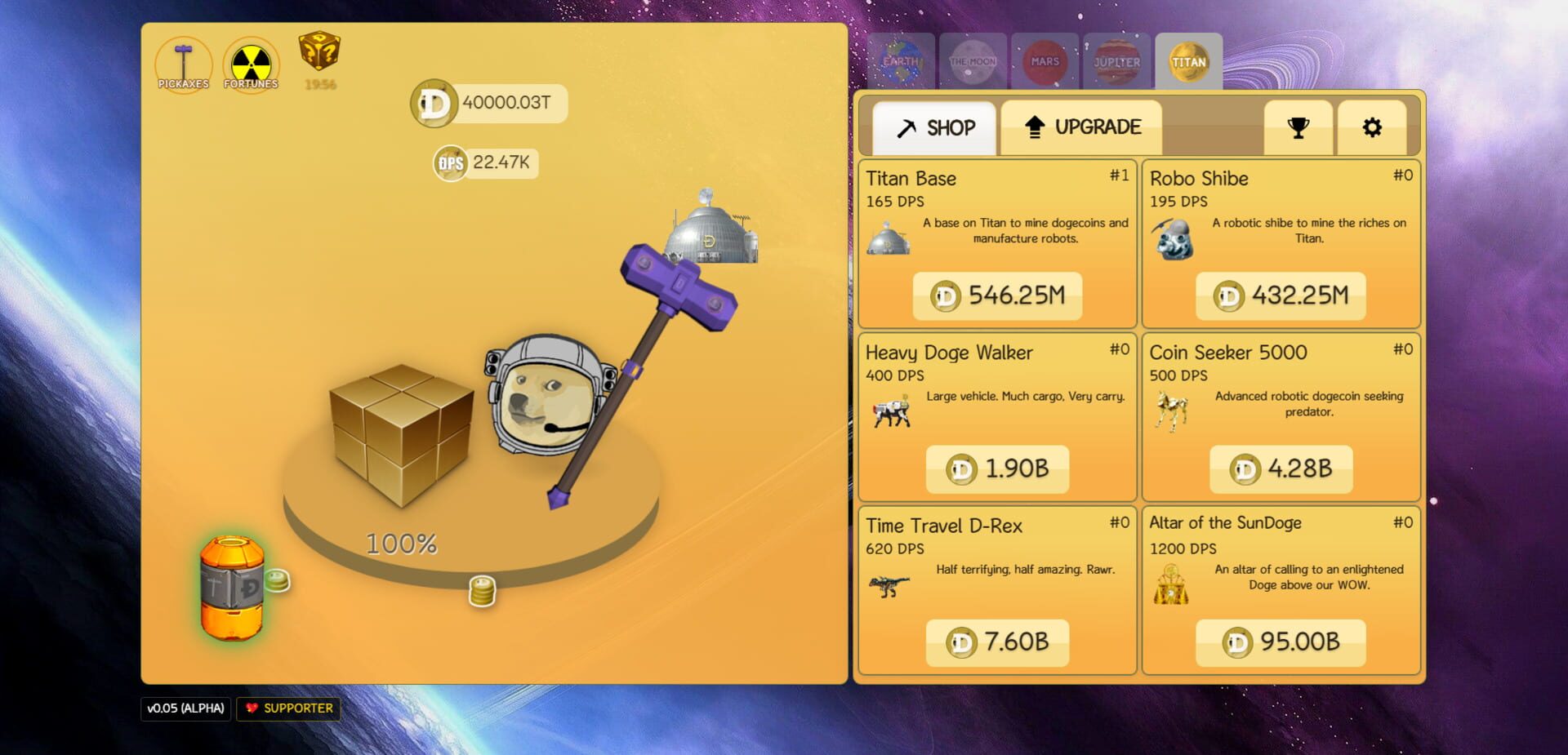Select the Titan planet tab
The height and width of the screenshot is (755, 1568).
coord(1188,61)
